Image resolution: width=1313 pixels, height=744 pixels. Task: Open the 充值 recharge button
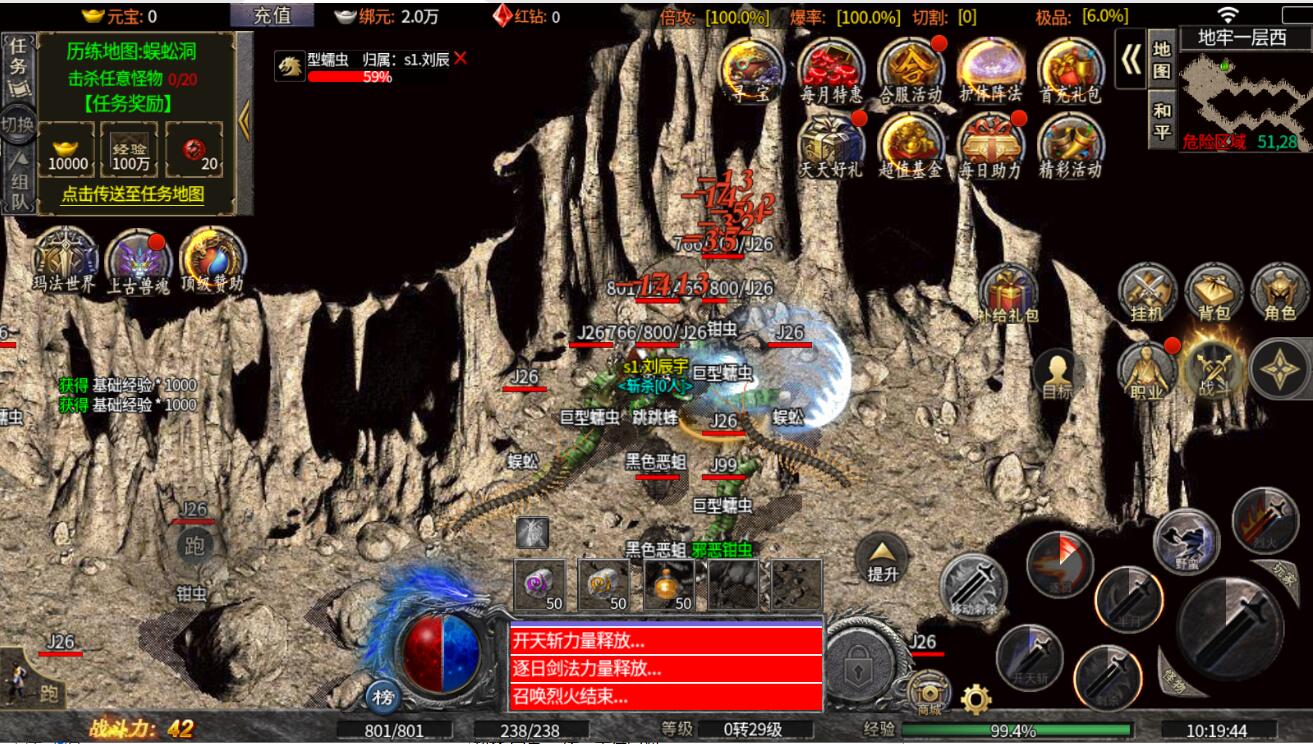[x=271, y=15]
